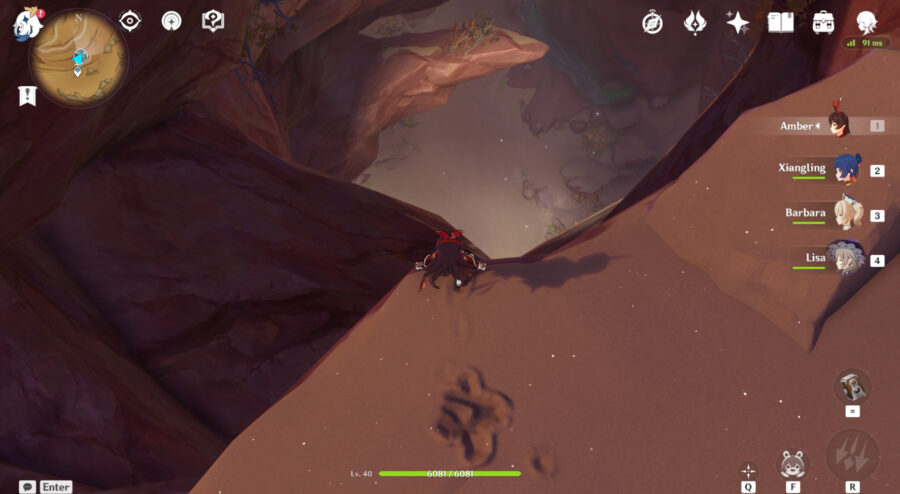Viewport: 900px width, 494px height.
Task: Switch to Lisa
Action: coord(846,258)
